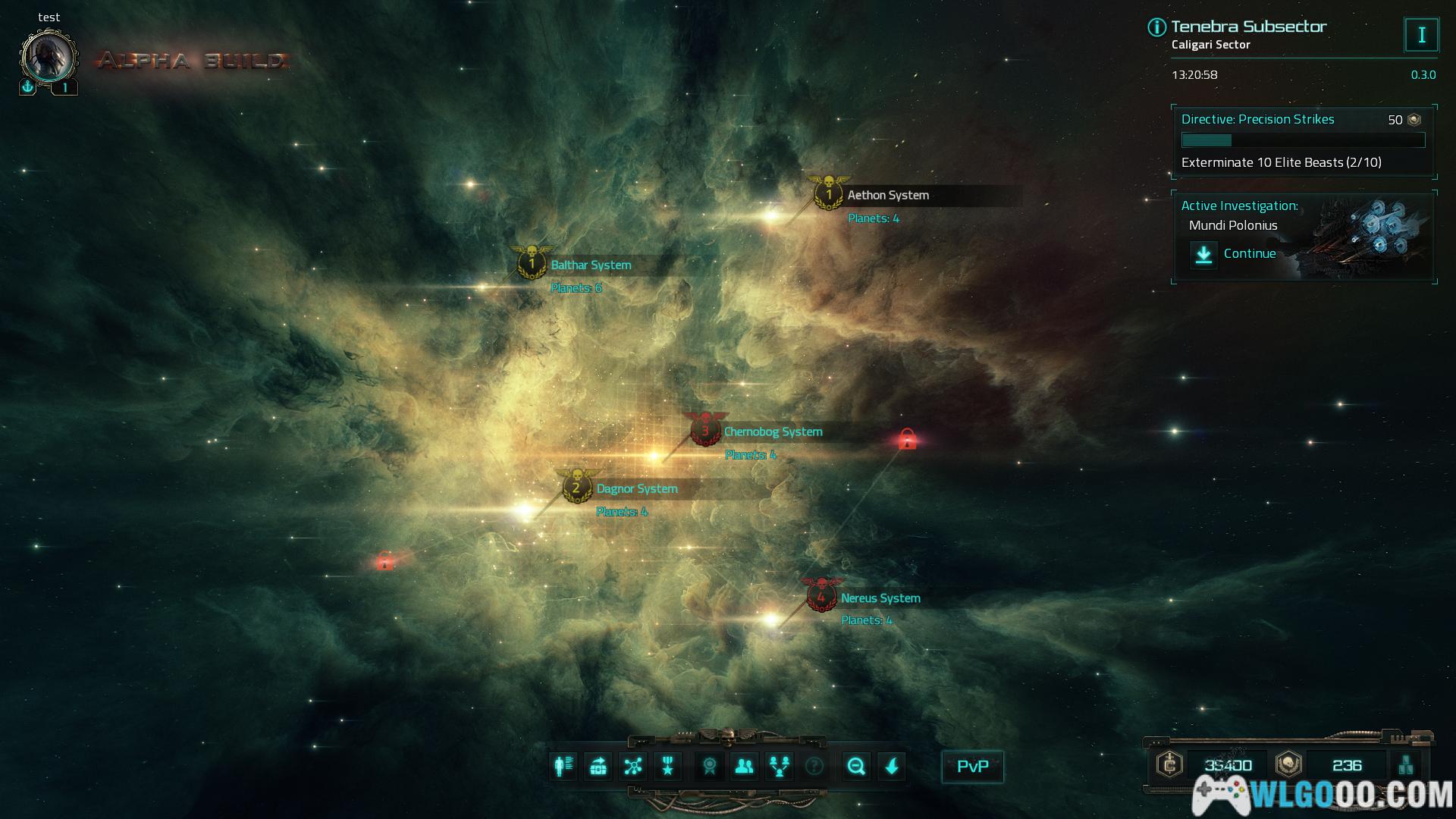The height and width of the screenshot is (819, 1456).
Task: Open the medal and star icon
Action: (668, 767)
